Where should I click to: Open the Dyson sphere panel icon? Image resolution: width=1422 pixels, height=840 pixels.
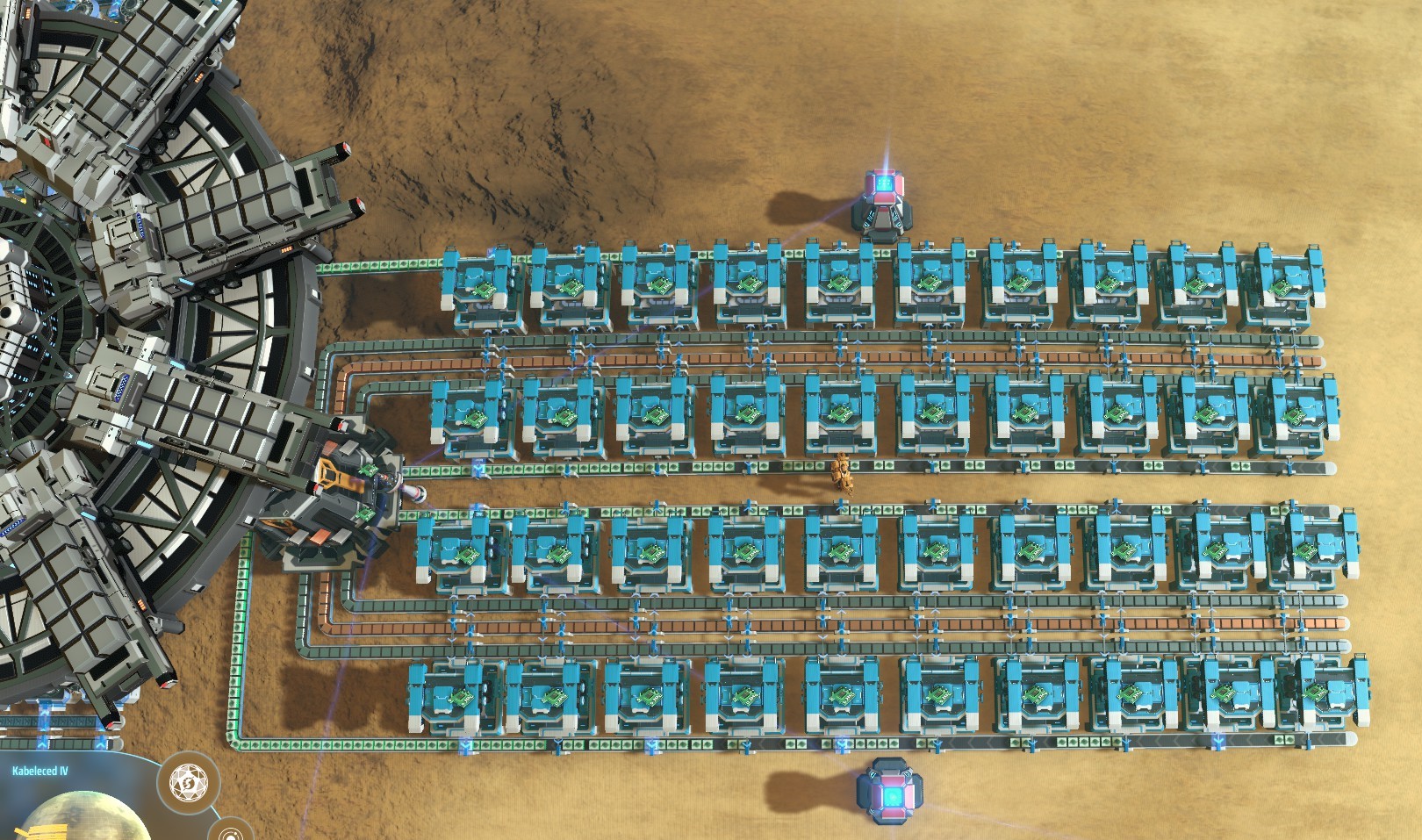pyautogui.click(x=188, y=780)
